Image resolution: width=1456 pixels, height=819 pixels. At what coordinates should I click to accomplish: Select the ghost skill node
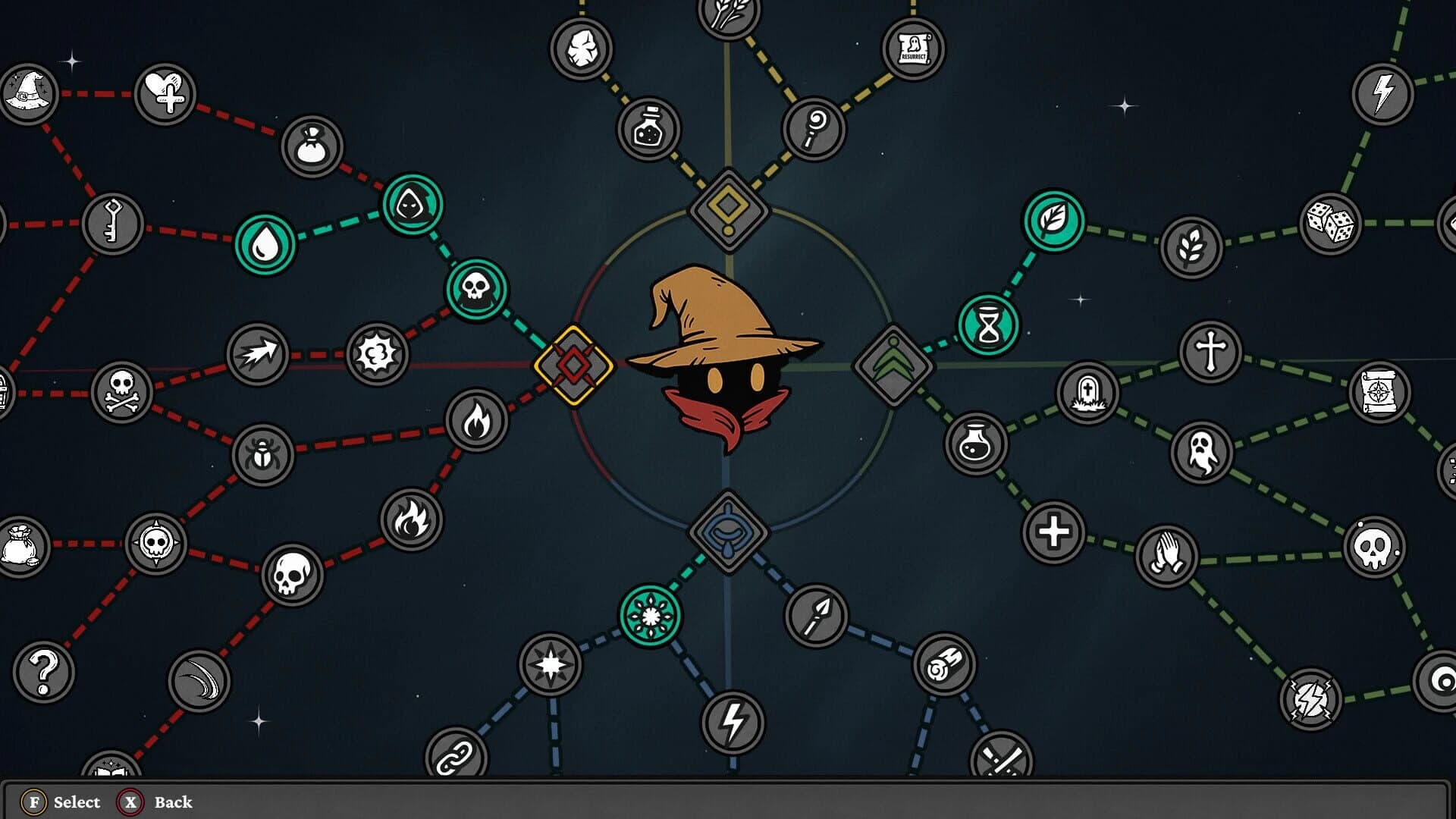point(1202,453)
